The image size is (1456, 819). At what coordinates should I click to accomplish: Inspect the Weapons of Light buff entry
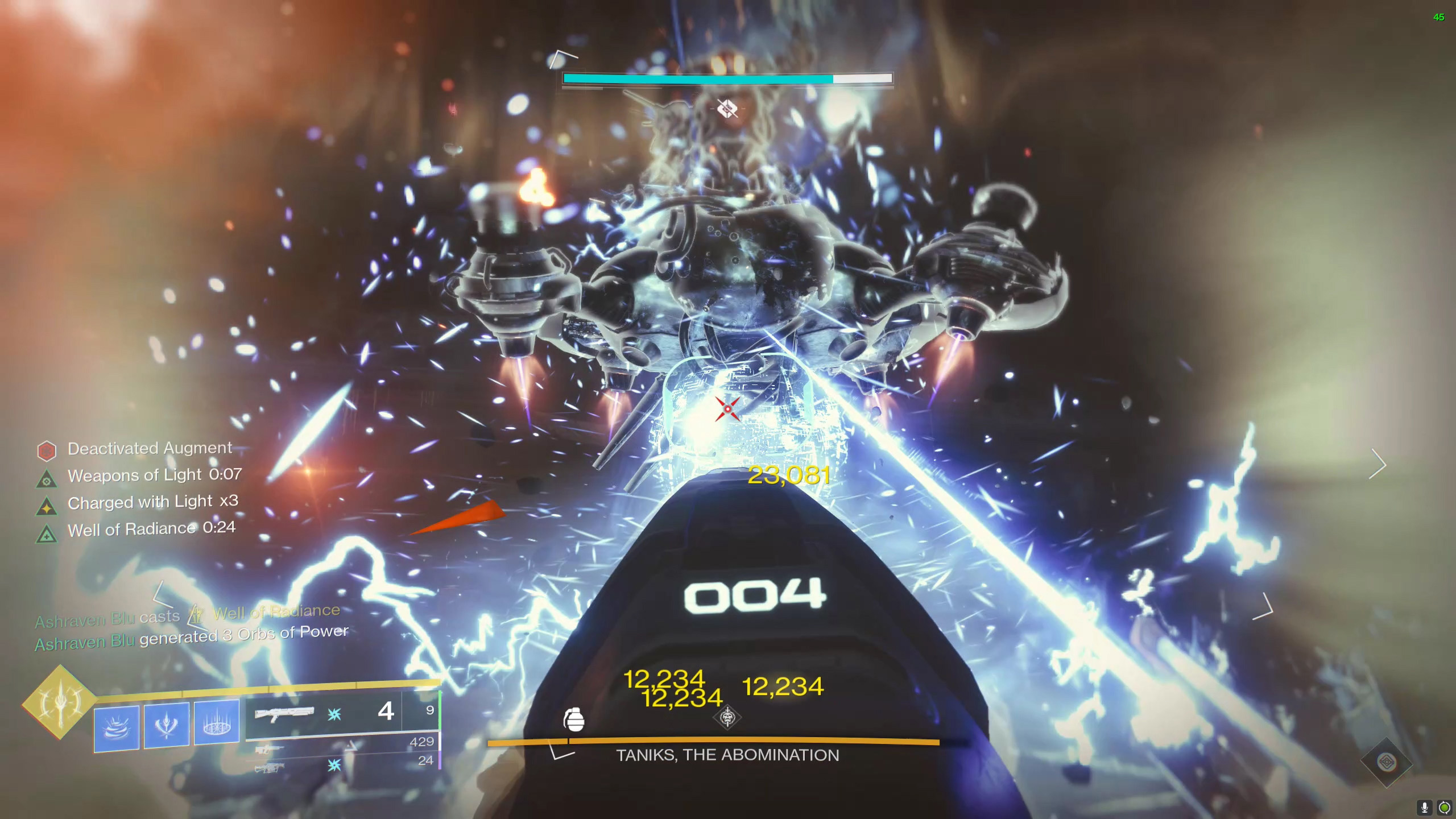click(x=154, y=475)
